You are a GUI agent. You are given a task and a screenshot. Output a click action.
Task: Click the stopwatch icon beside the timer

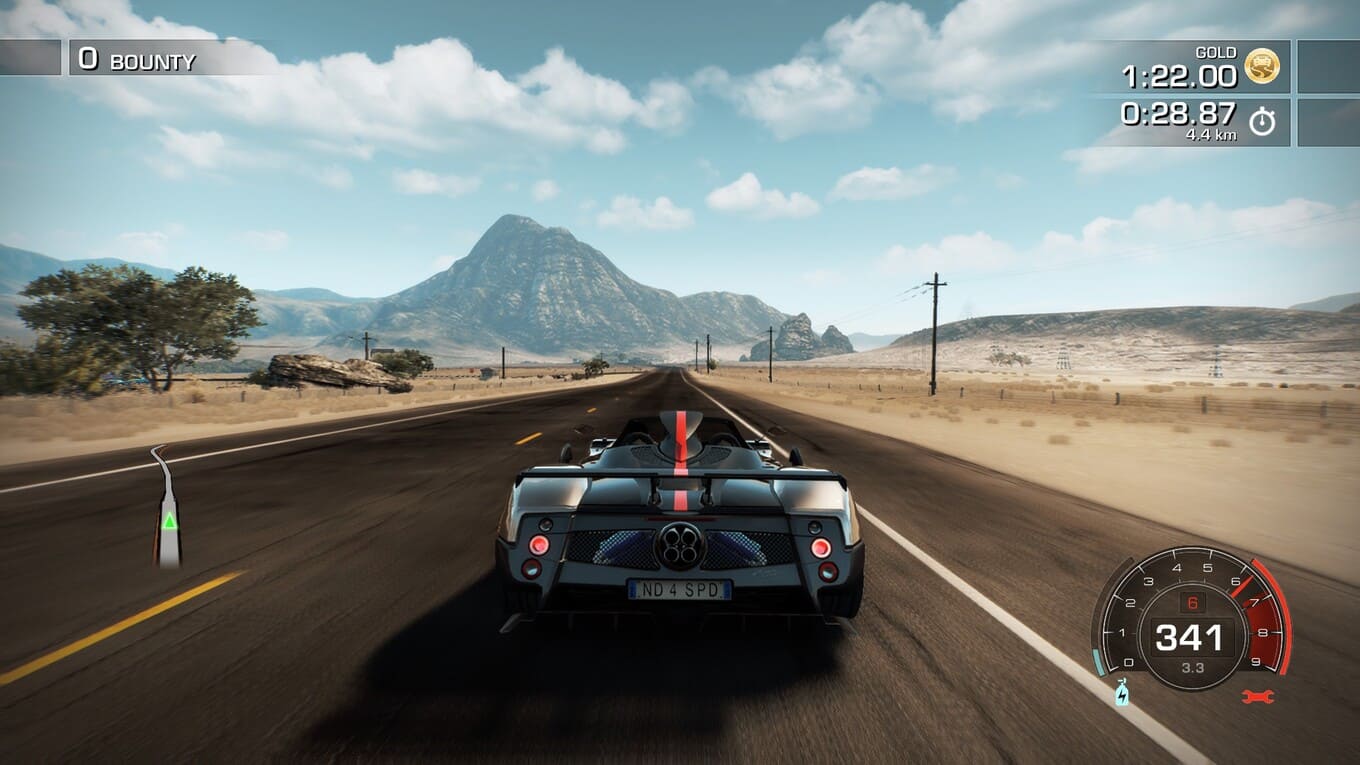(1262, 122)
